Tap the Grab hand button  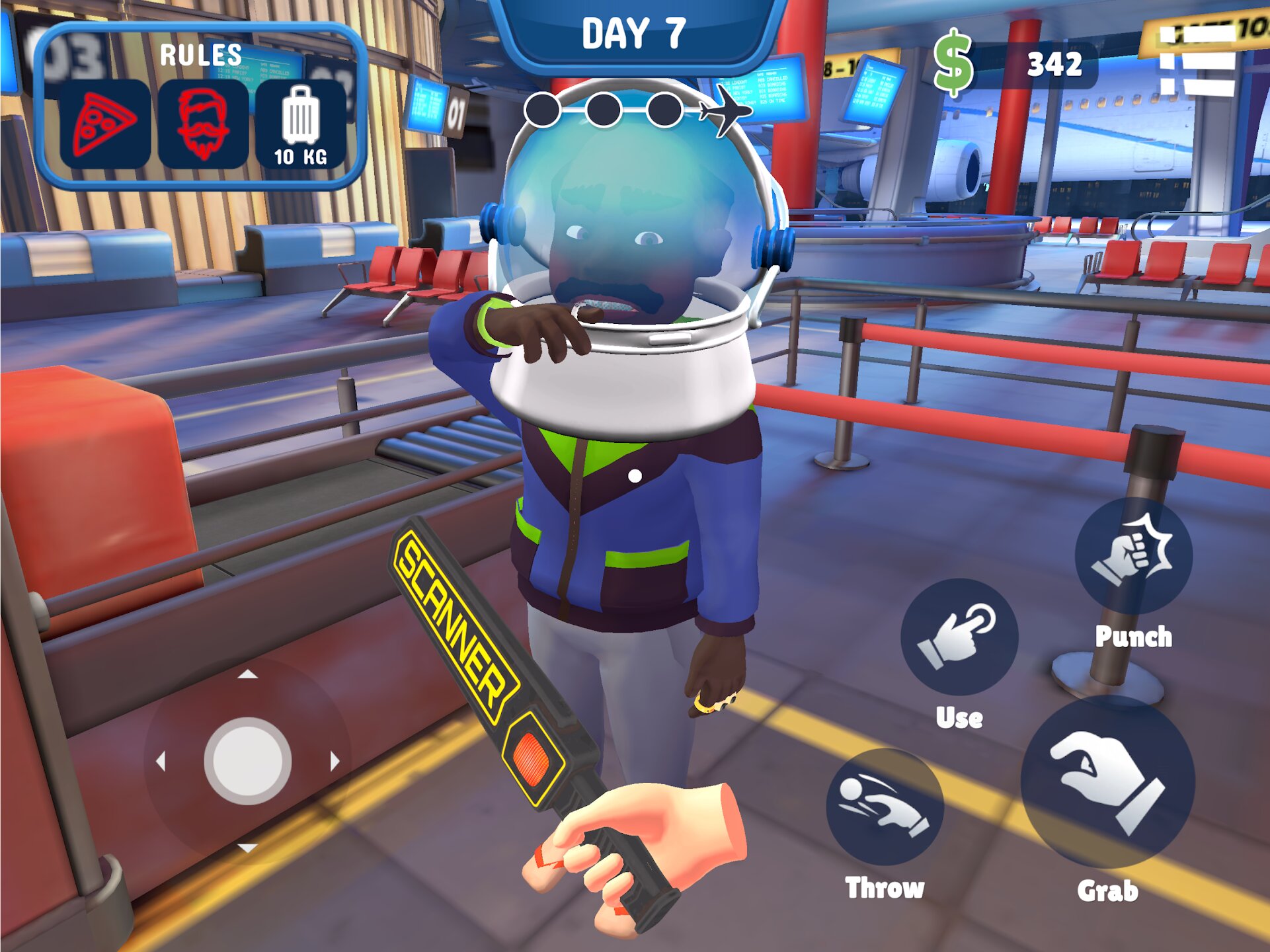[1108, 781]
